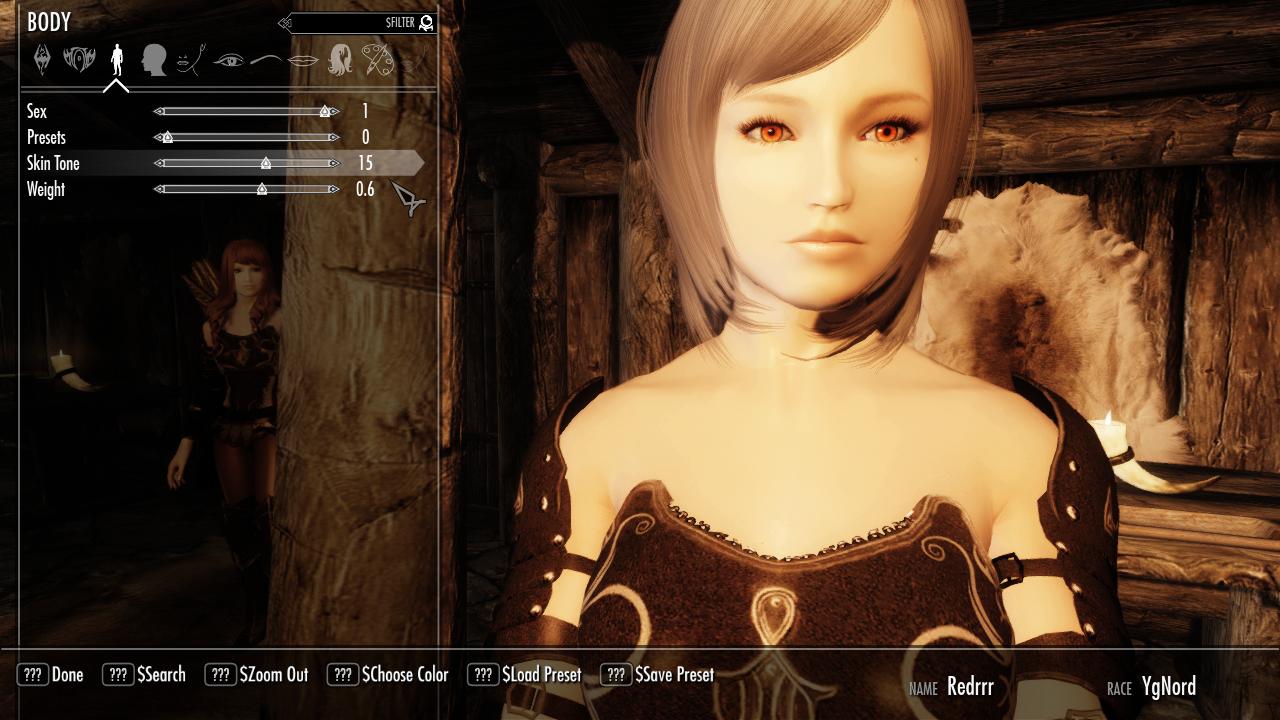This screenshot has height=720, width=1280.
Task: Open the eyebrow tab
Action: (265, 60)
